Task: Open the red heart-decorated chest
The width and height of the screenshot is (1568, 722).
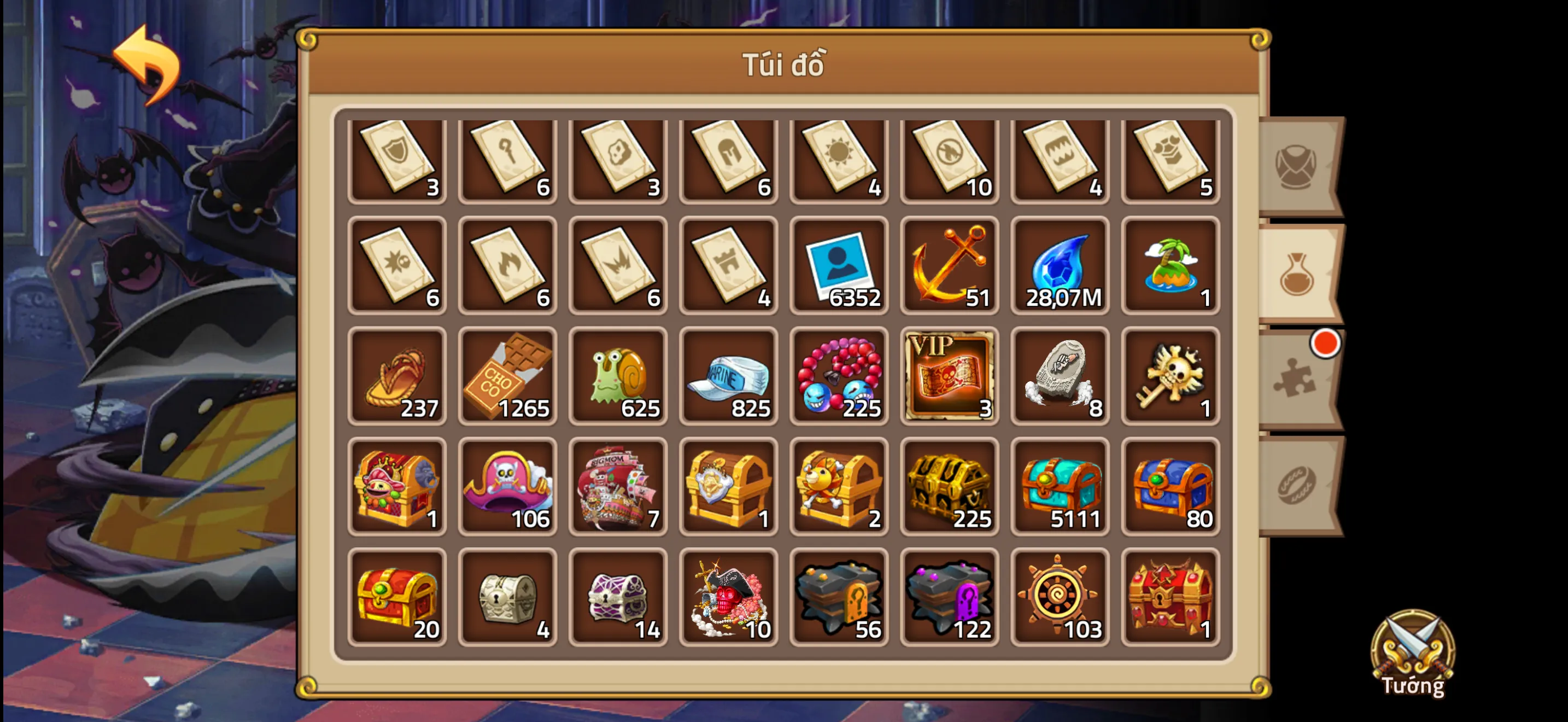Action: (1171, 597)
